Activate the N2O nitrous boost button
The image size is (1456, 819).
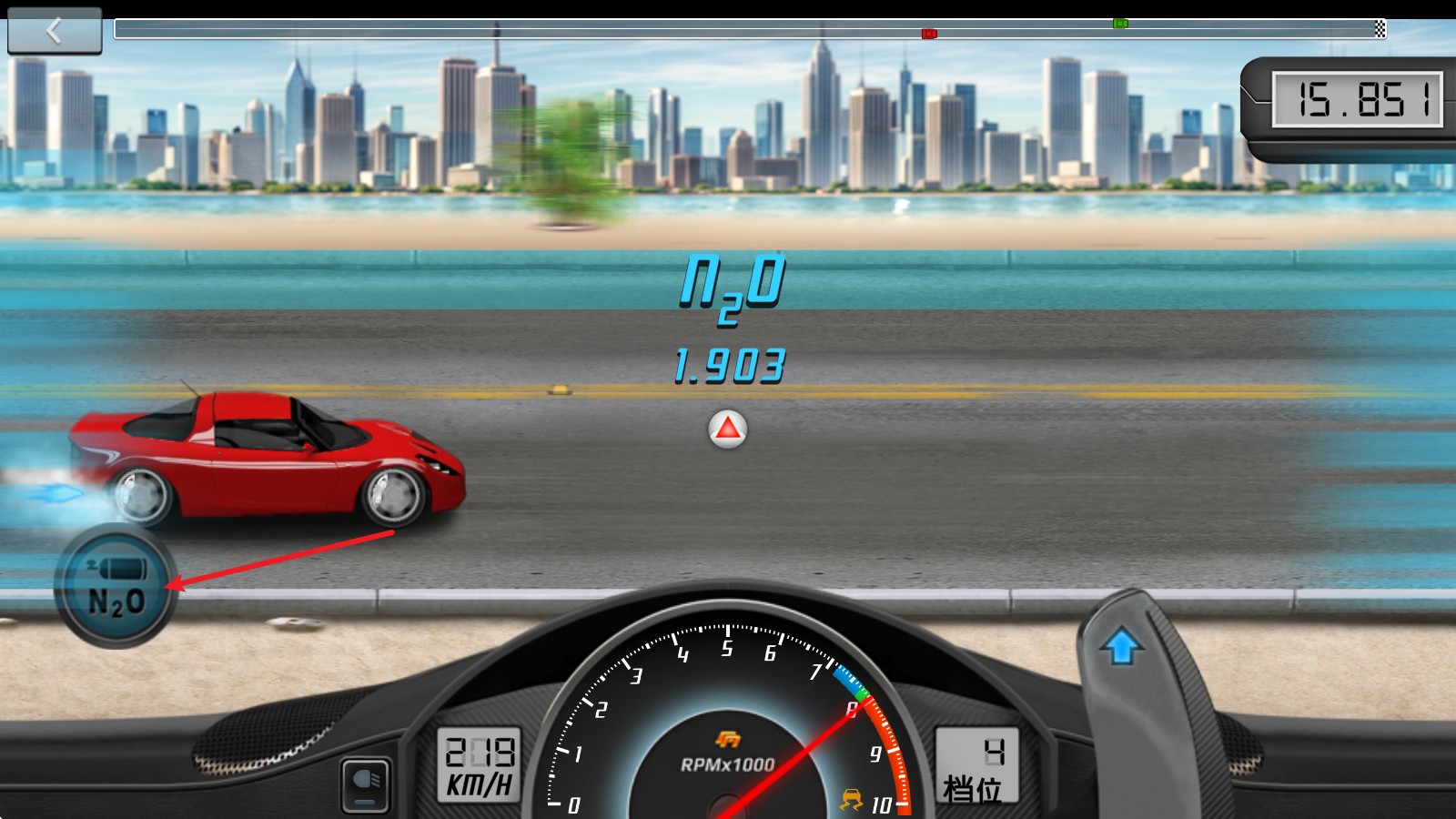coord(116,587)
